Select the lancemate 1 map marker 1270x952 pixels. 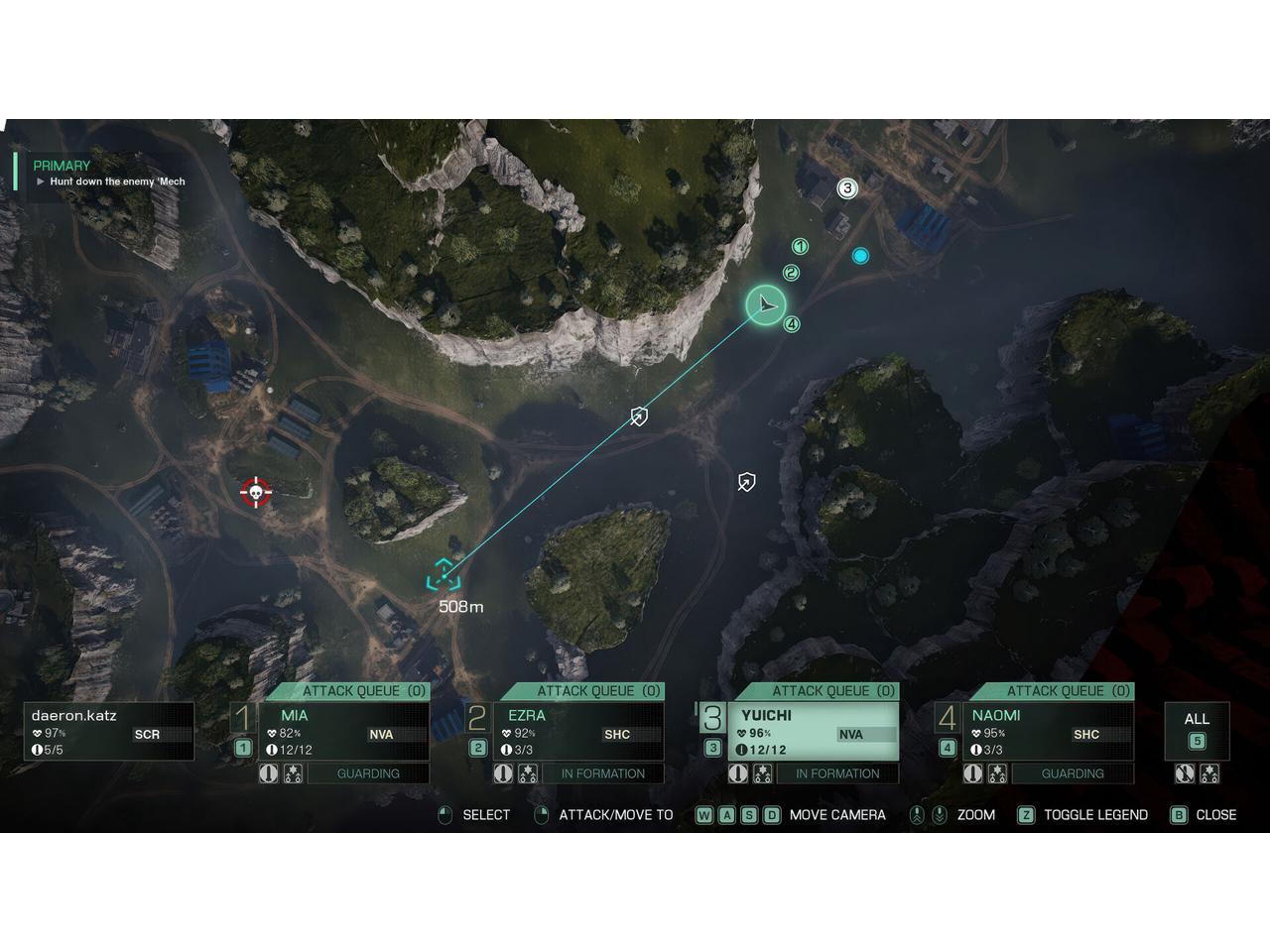pos(800,247)
